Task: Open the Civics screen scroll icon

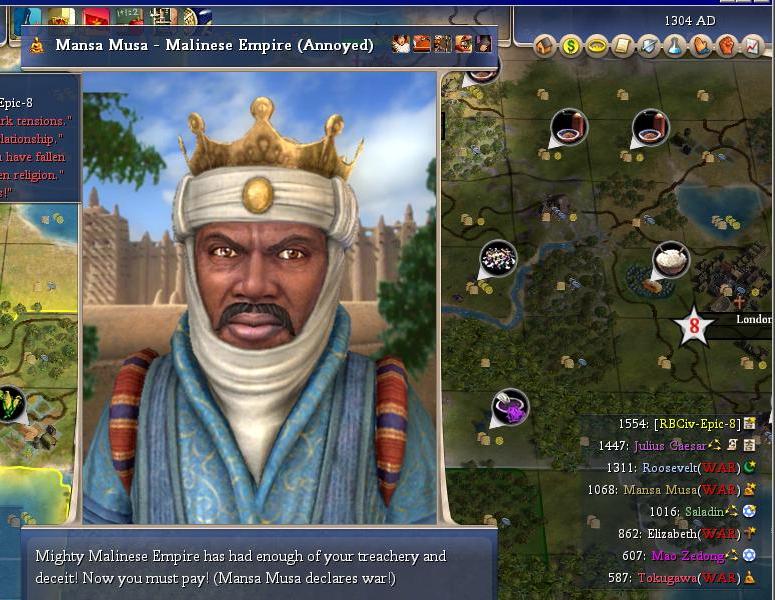Action: [x=623, y=46]
